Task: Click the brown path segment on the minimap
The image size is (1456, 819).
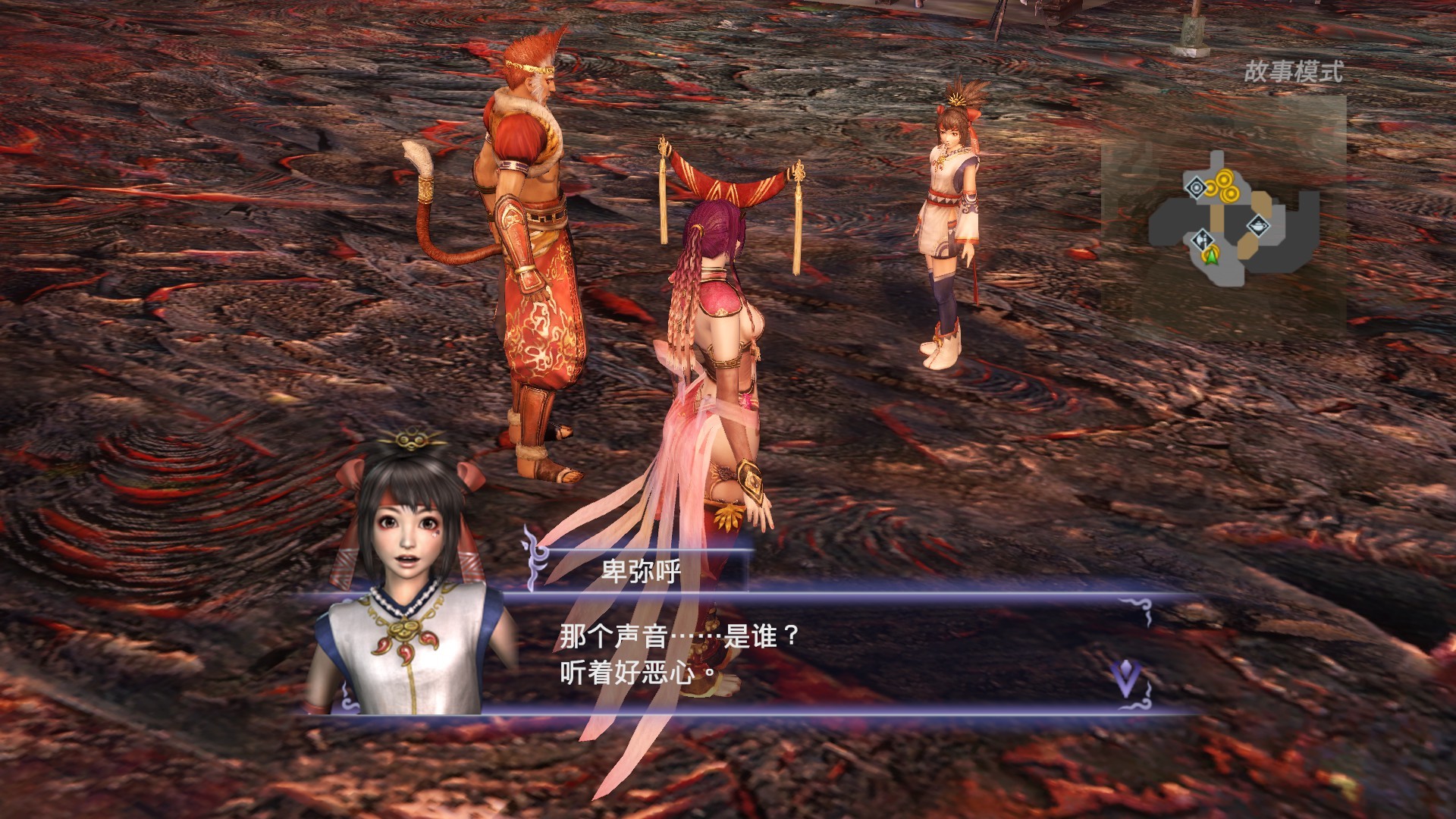Action: pyautogui.click(x=1216, y=217)
